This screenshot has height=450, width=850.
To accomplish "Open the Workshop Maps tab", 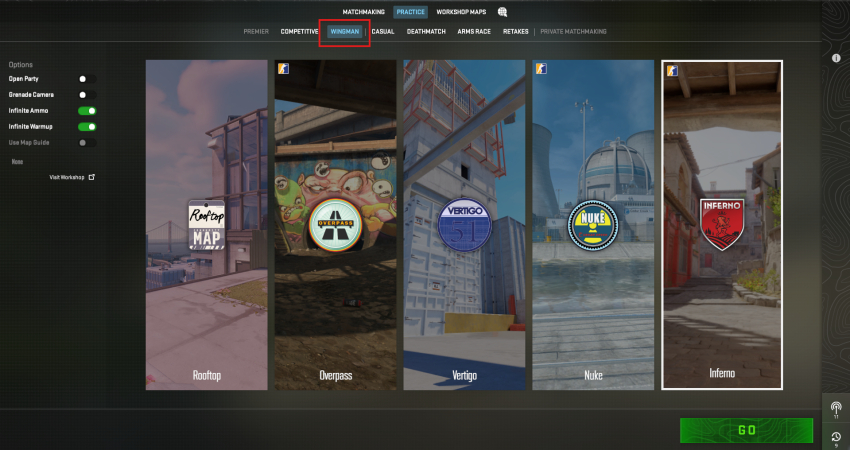I will click(x=460, y=12).
